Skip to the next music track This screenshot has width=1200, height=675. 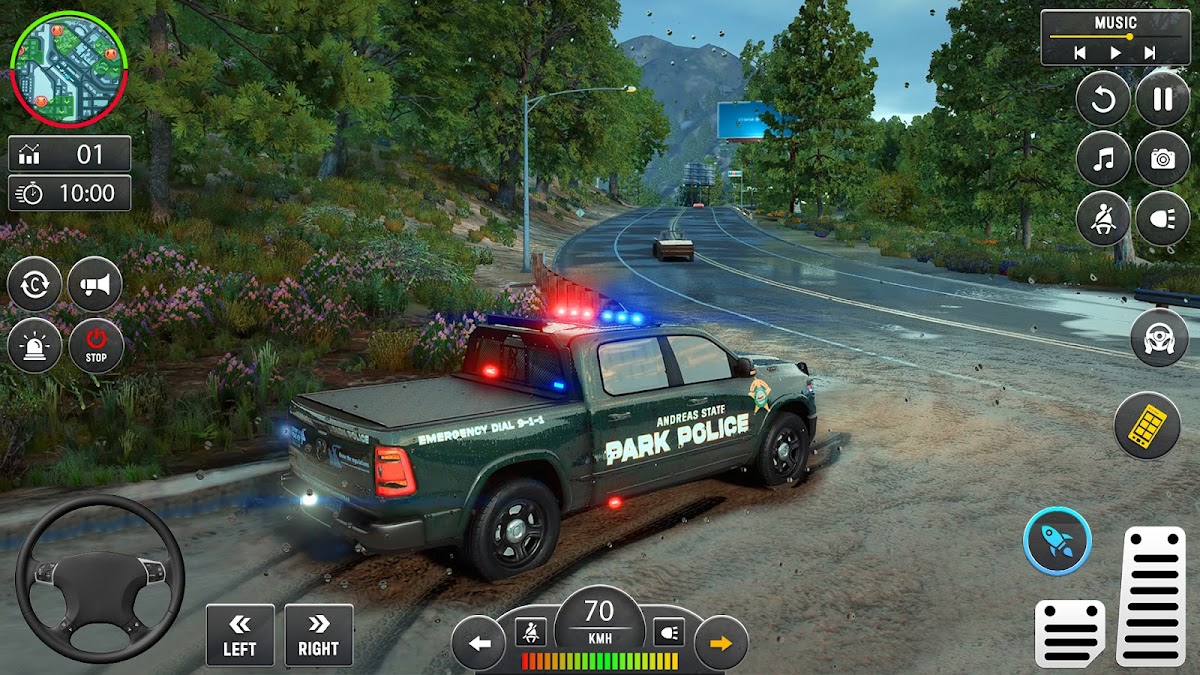(x=1150, y=52)
